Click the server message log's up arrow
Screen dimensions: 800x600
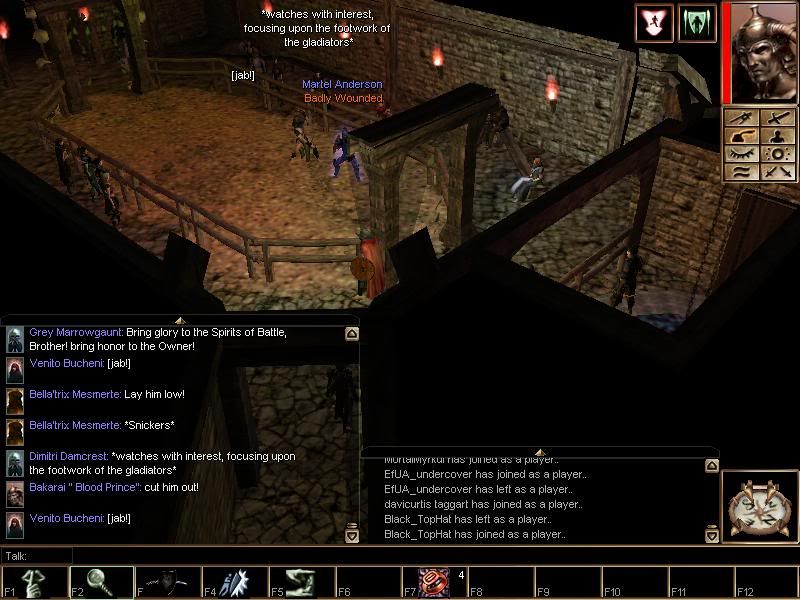712,465
